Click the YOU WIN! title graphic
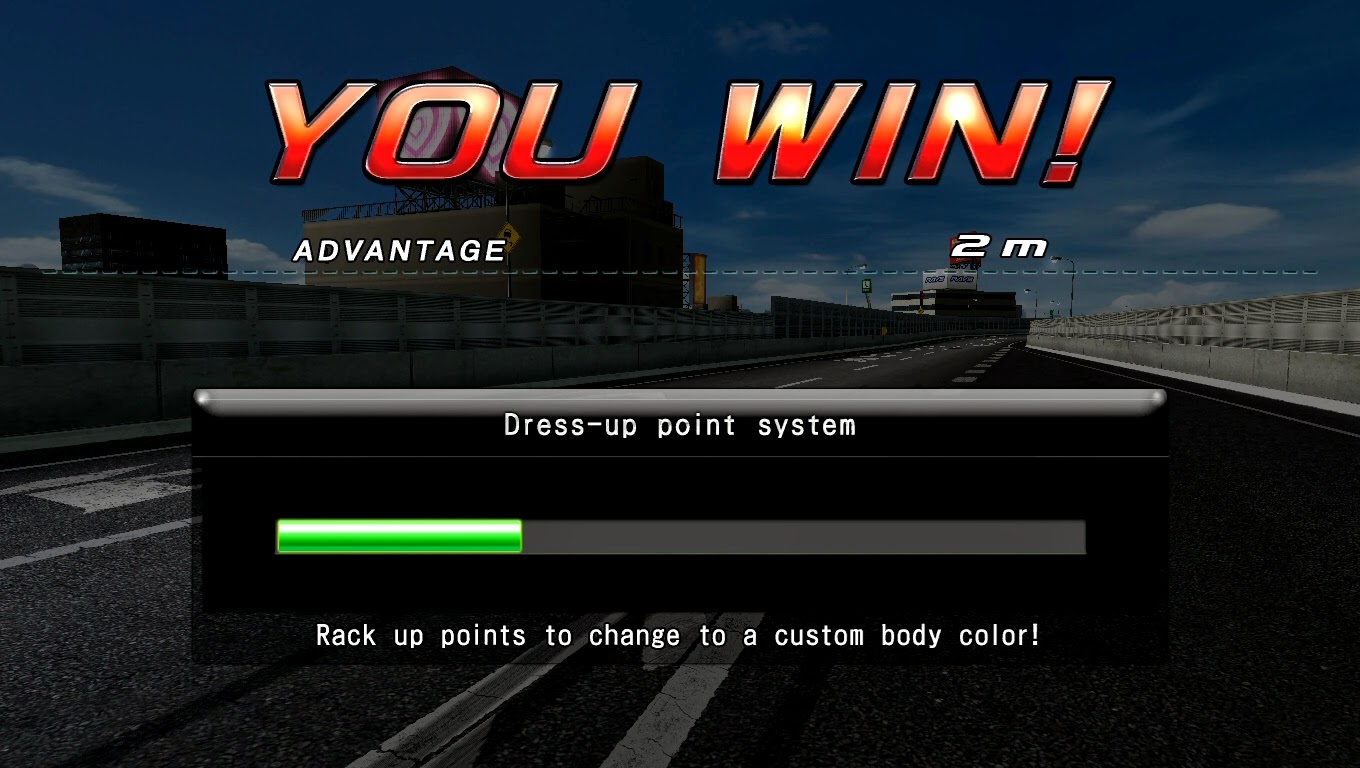Image resolution: width=1360 pixels, height=768 pixels. pos(680,125)
